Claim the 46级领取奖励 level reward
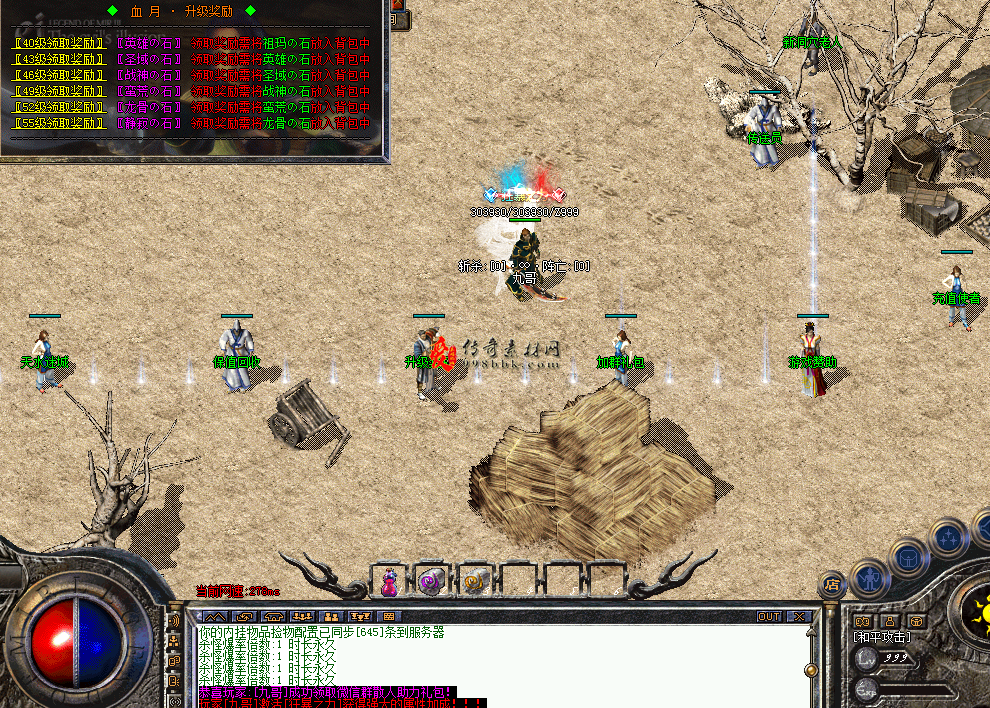The width and height of the screenshot is (990, 708). point(59,75)
